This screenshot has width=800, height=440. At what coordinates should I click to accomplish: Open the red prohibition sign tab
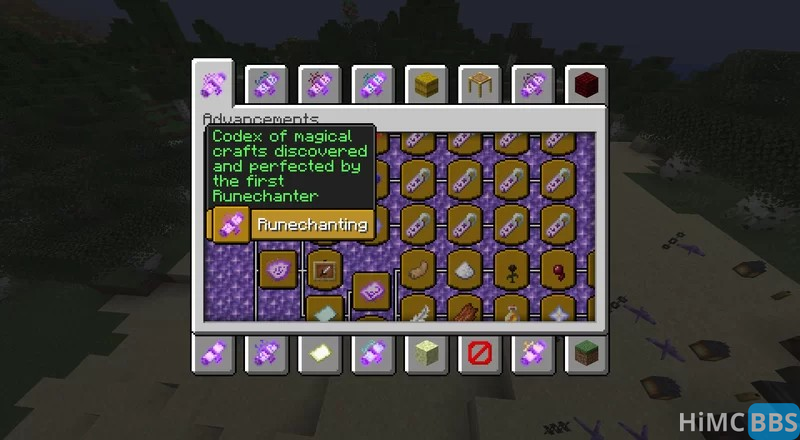(479, 352)
